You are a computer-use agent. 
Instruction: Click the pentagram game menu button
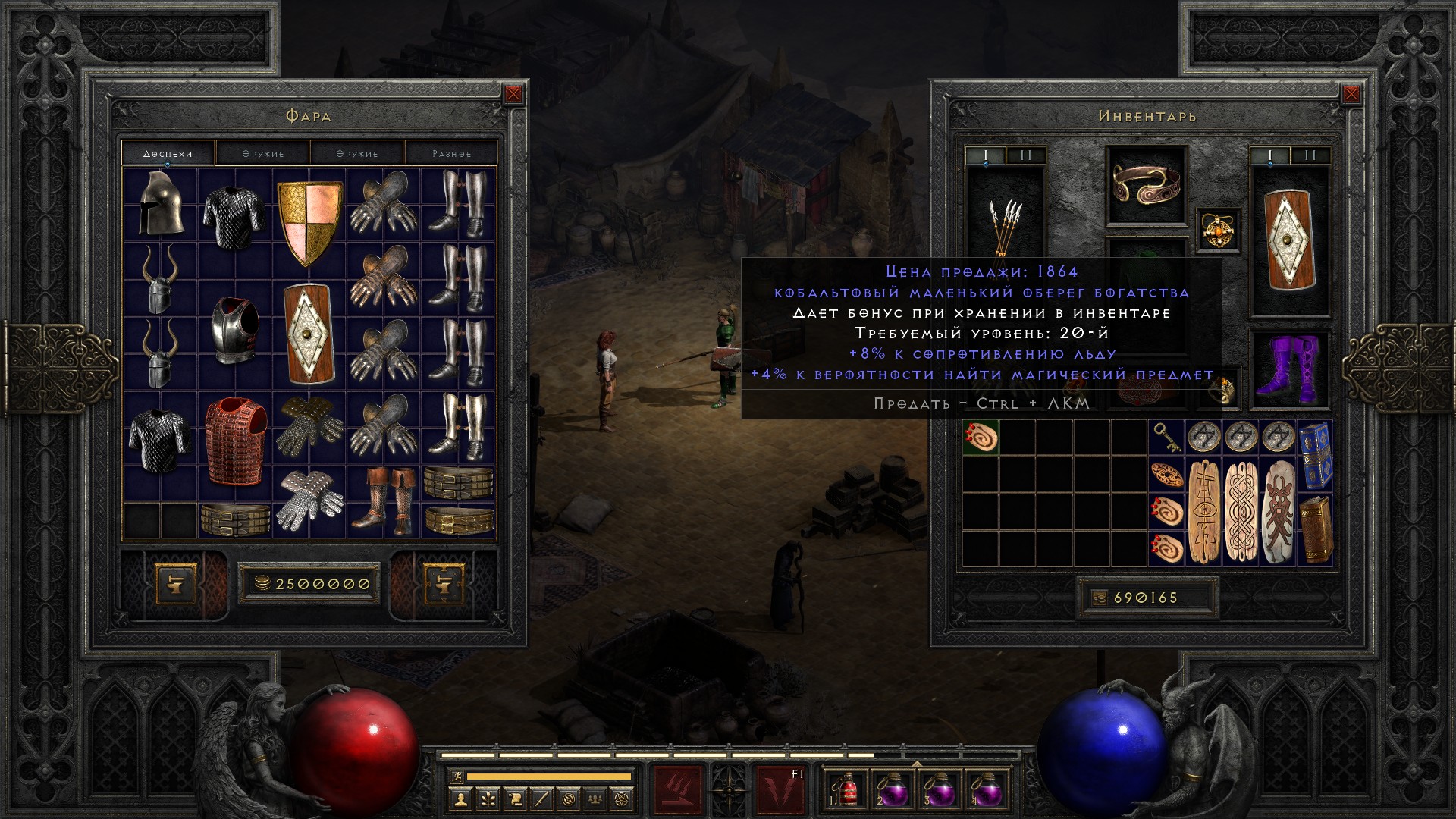tap(622, 798)
